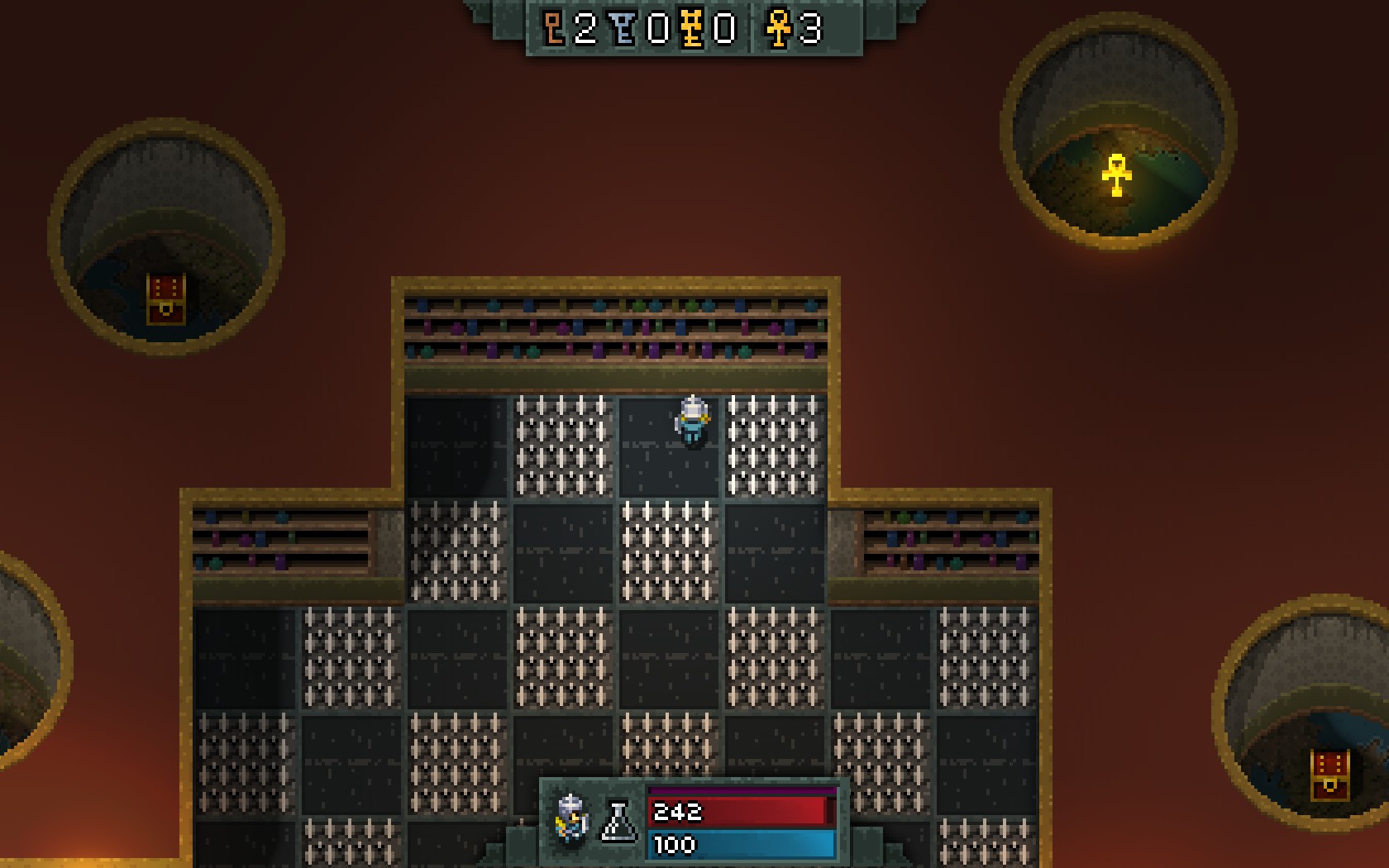
Task: Select the silver key icon
Action: coord(624,29)
